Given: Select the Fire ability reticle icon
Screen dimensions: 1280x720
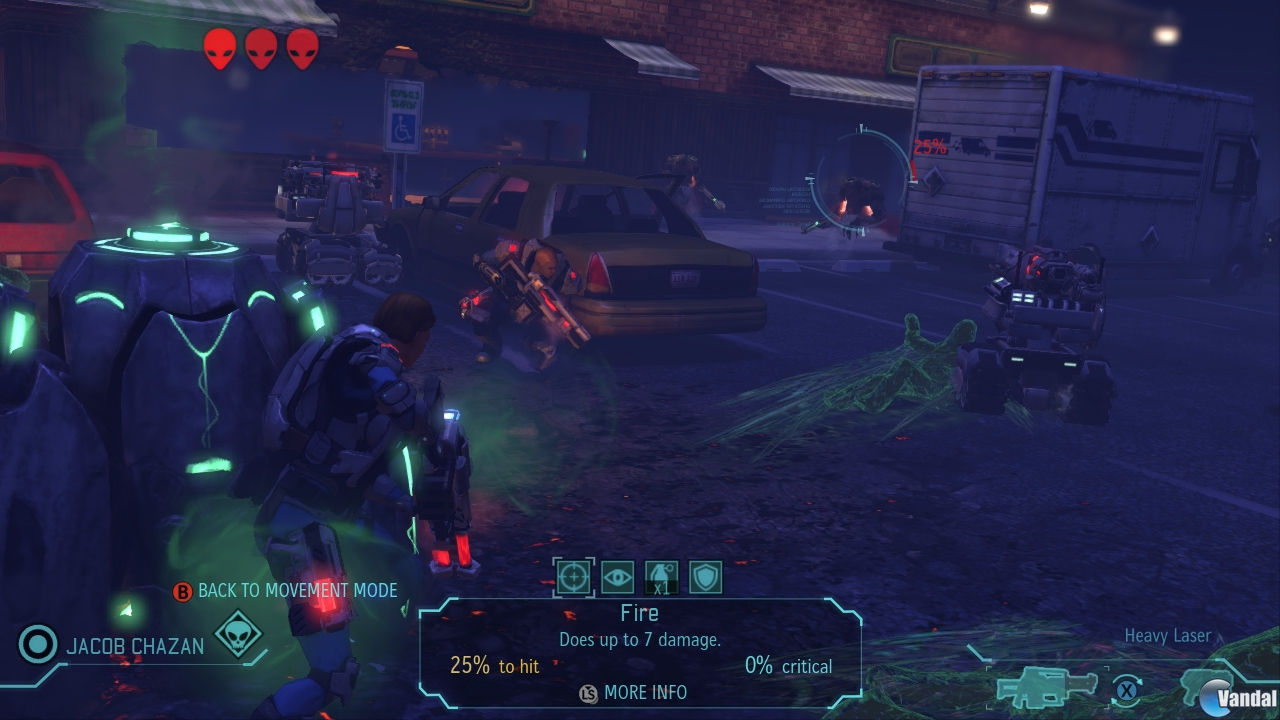Looking at the screenshot, I should pyautogui.click(x=573, y=577).
